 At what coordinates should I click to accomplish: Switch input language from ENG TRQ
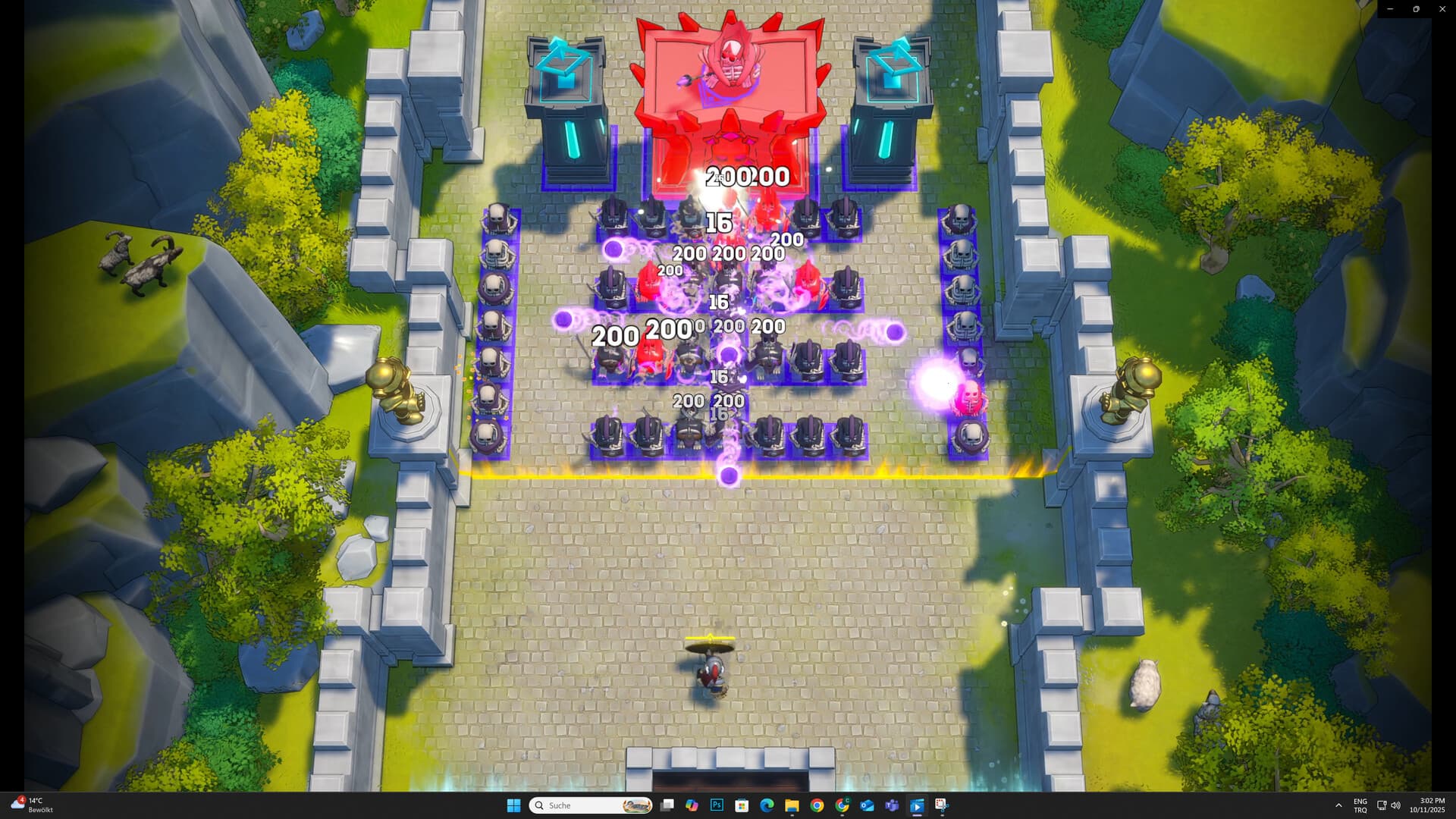(1360, 805)
